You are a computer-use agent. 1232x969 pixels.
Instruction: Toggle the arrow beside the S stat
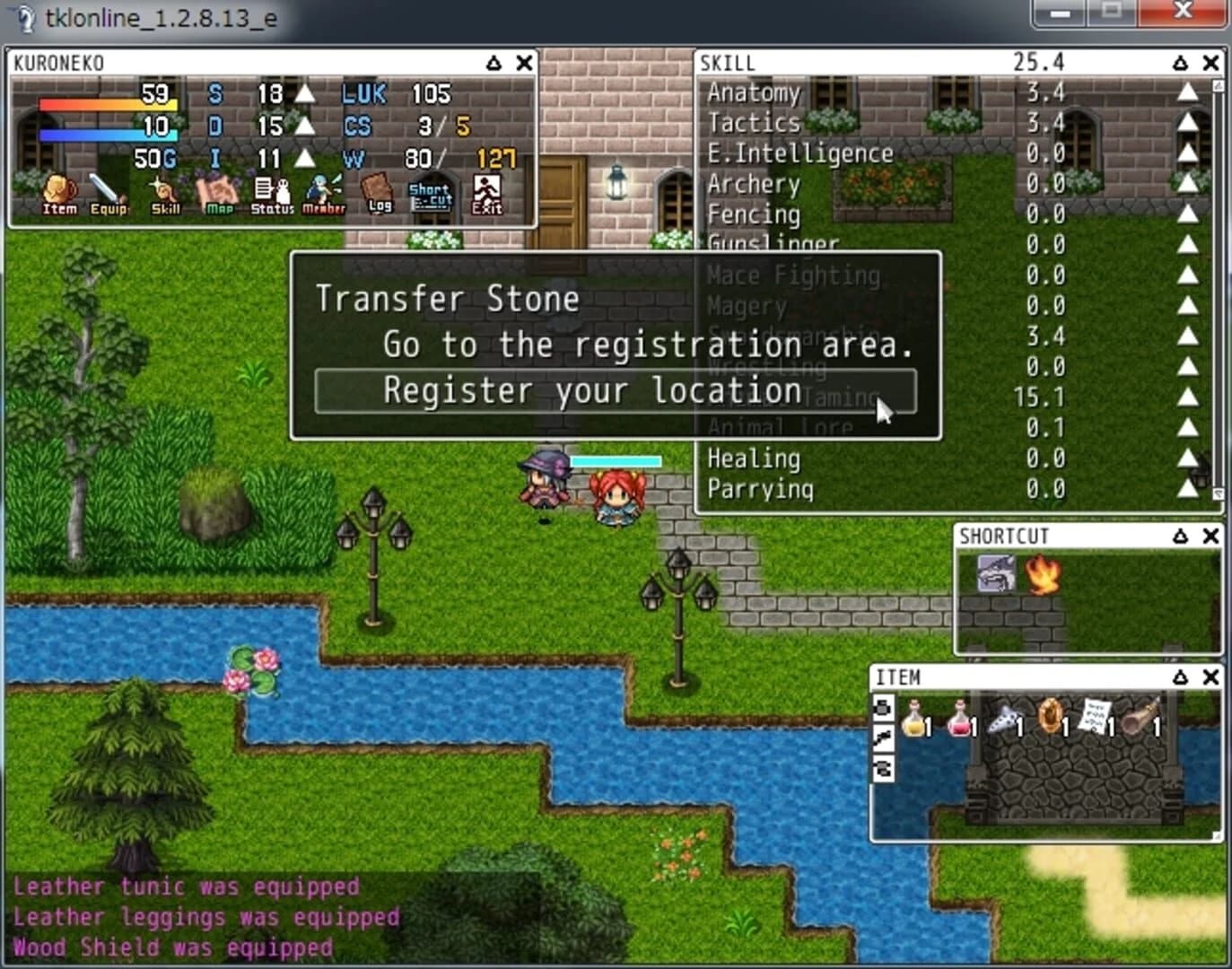click(307, 93)
